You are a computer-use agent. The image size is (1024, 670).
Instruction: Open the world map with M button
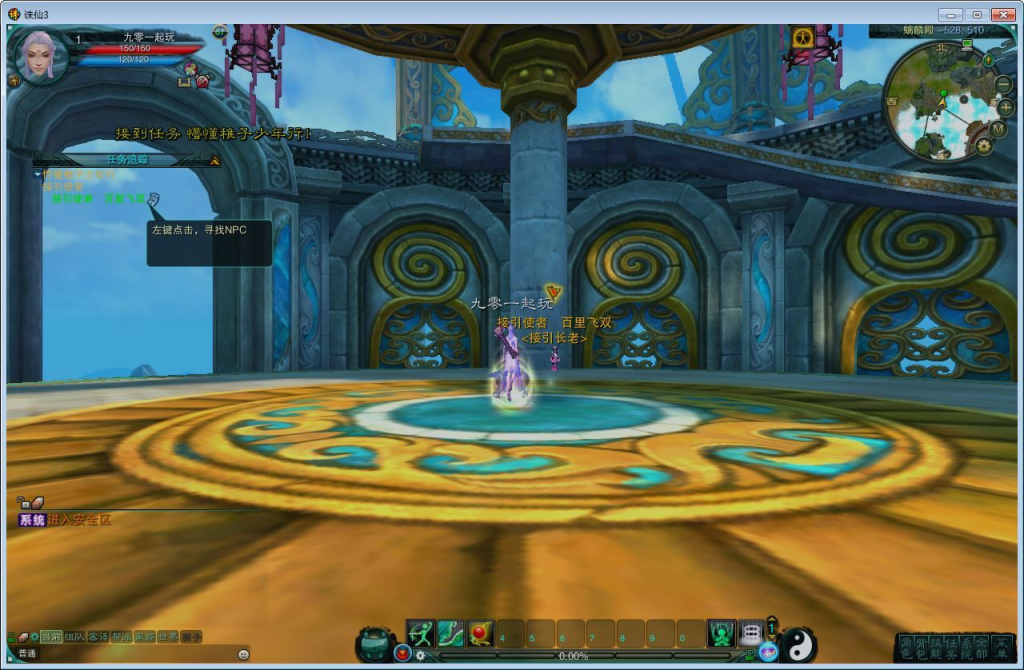(998, 130)
